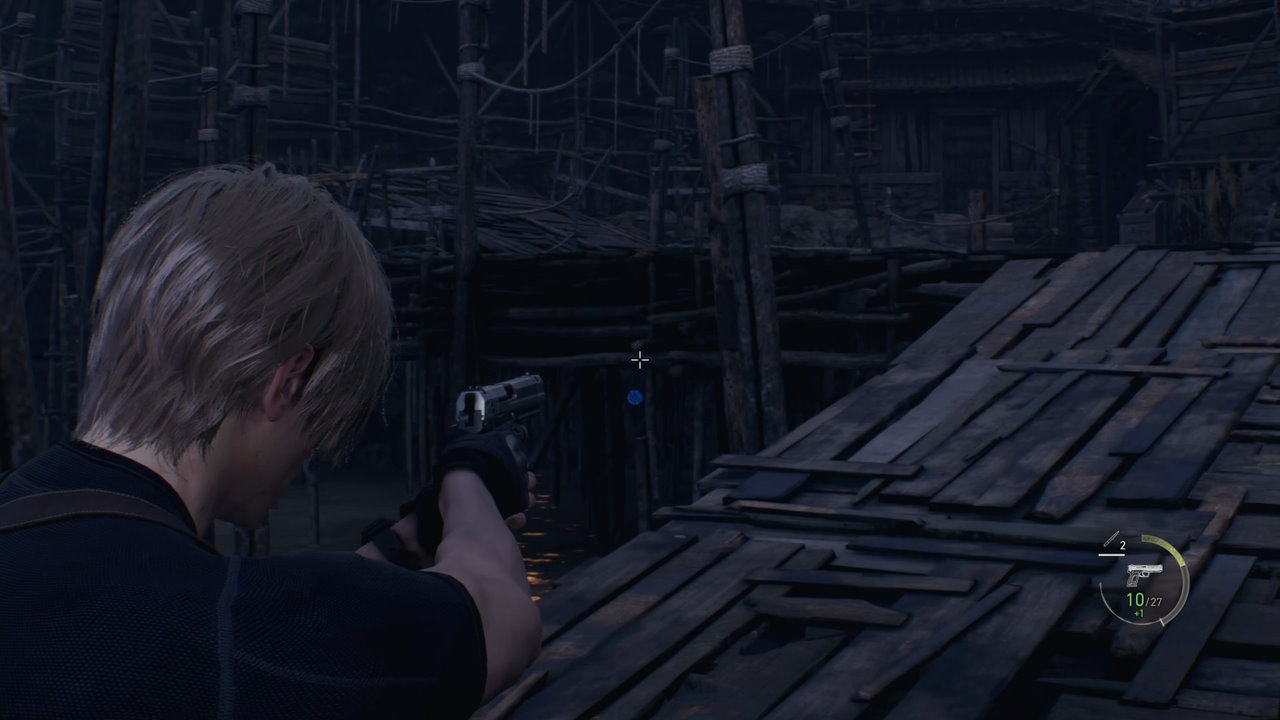Click the SG-09 R pistol icon
Screen dimensions: 1280x720
pos(1145,573)
